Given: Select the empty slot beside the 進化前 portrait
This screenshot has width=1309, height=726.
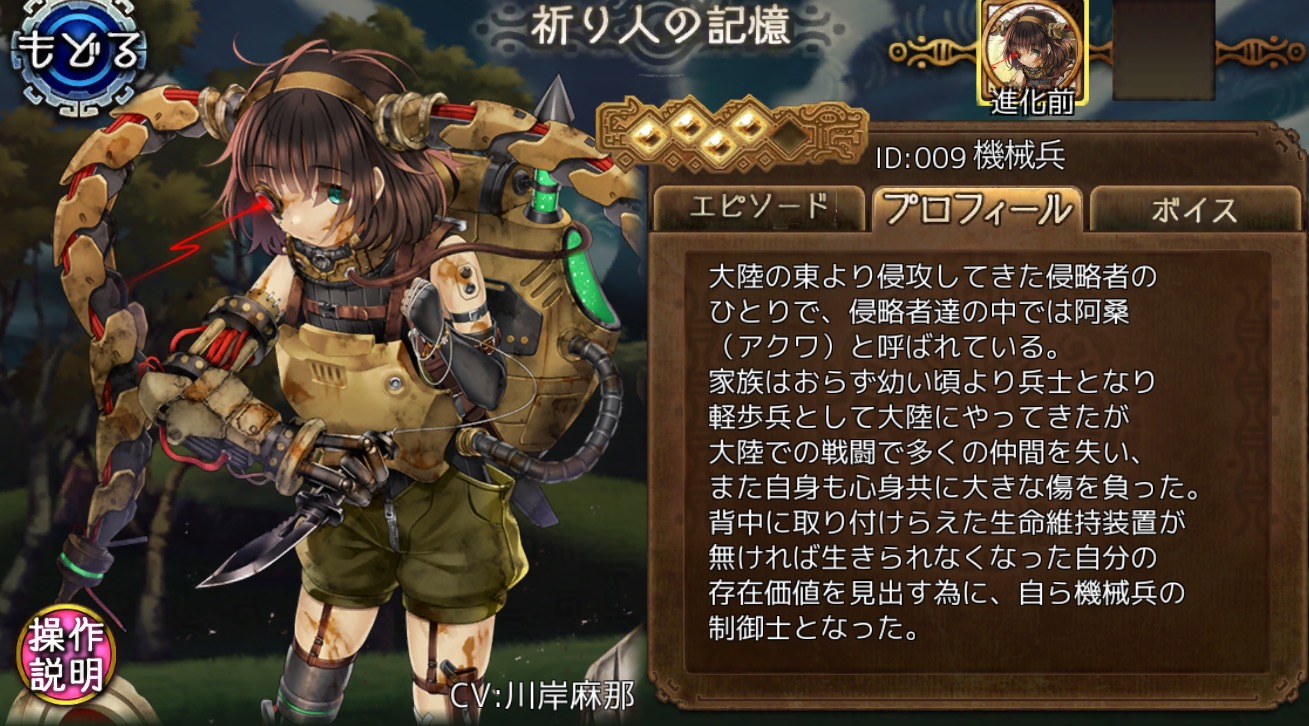Looking at the screenshot, I should point(1163,48).
